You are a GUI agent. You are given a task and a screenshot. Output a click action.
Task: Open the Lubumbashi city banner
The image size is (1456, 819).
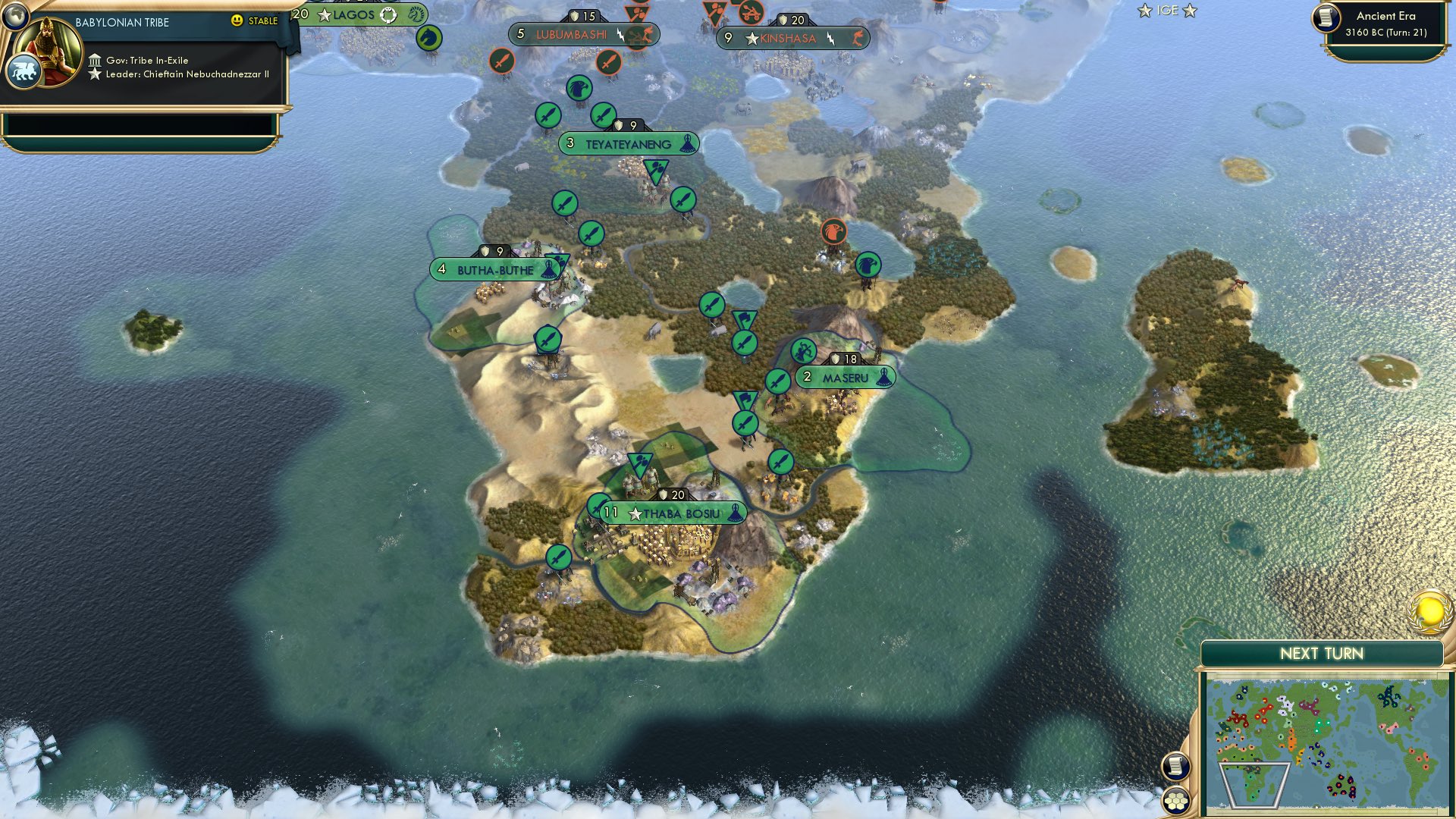(573, 34)
